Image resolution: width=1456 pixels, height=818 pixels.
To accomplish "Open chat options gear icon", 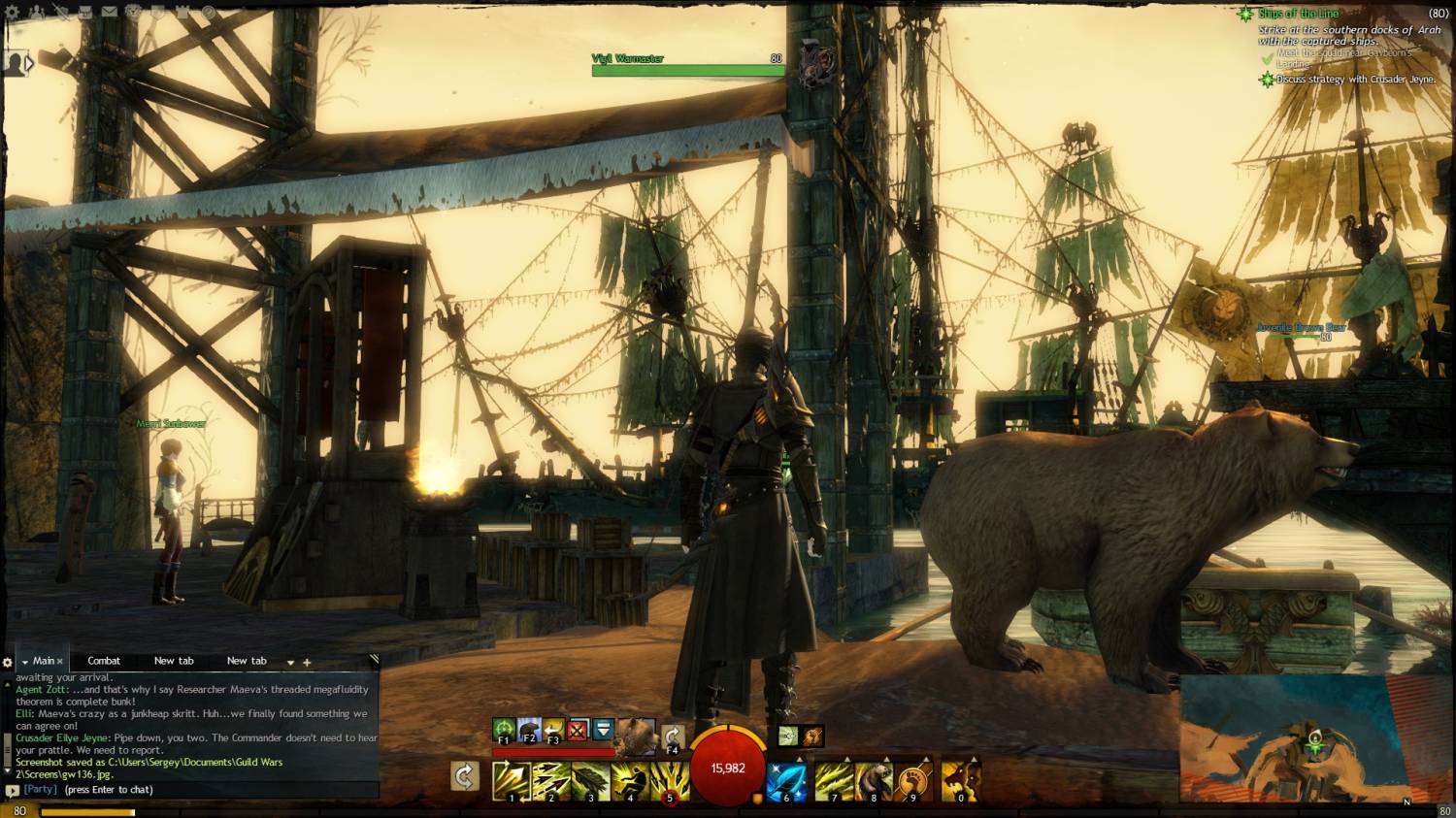I will pos(8,663).
